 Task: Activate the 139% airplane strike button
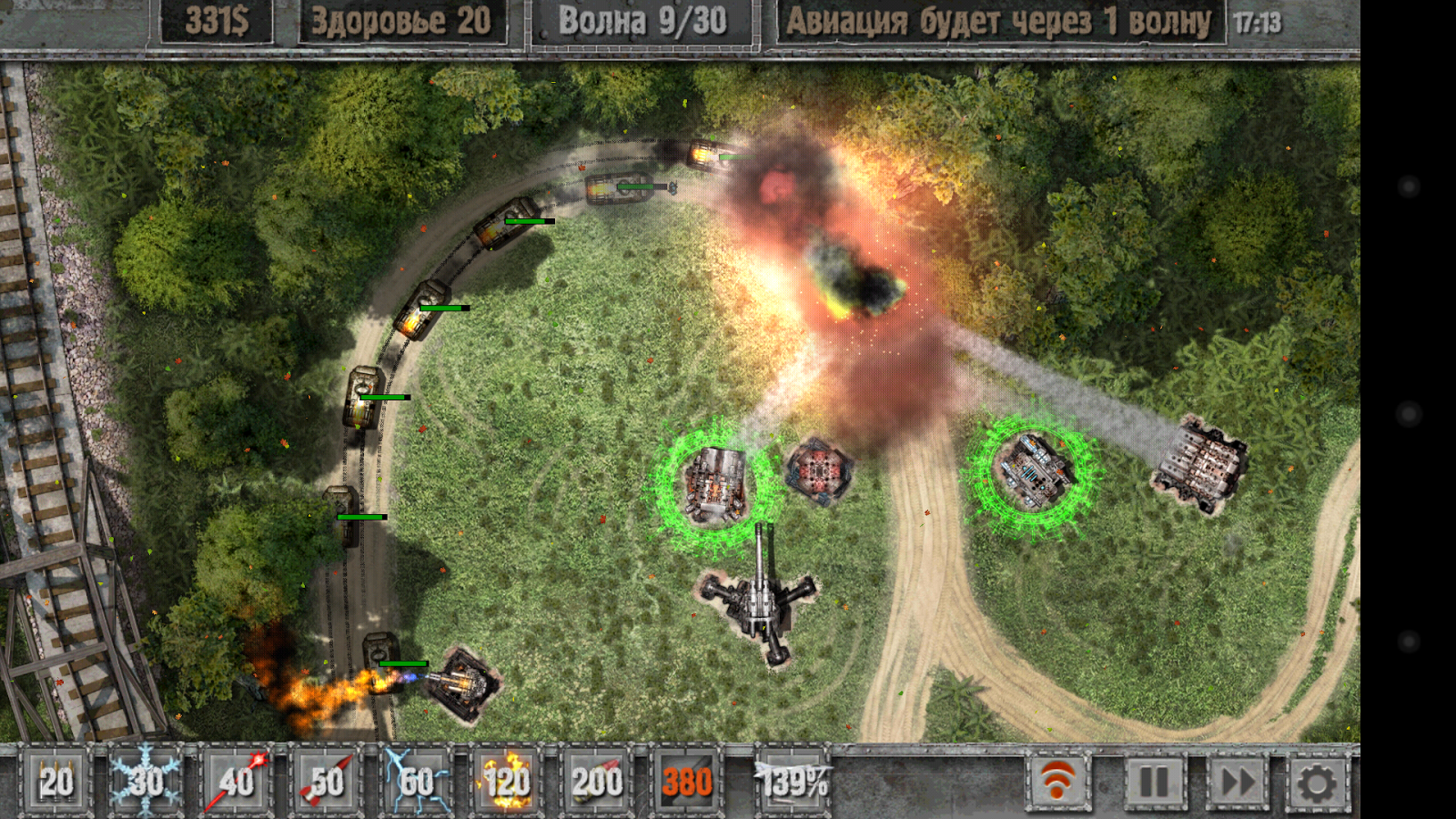point(793,781)
